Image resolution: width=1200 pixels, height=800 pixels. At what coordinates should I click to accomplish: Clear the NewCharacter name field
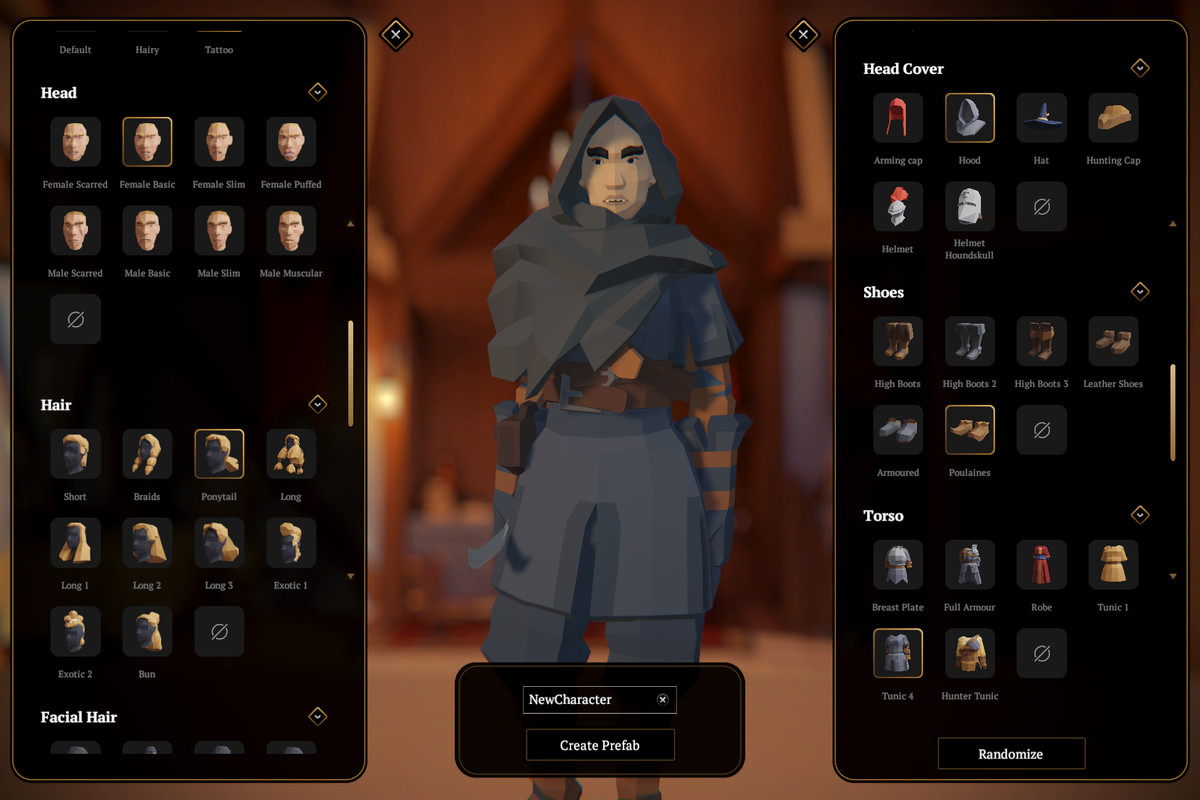coord(662,700)
